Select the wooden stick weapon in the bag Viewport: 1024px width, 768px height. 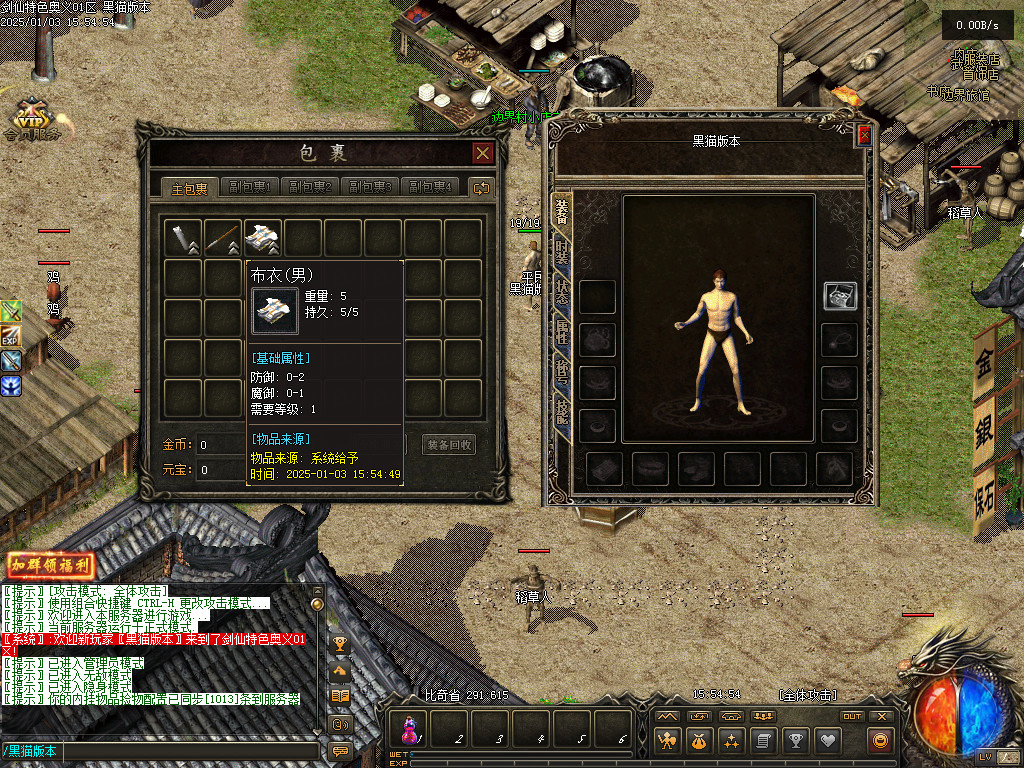click(223, 238)
